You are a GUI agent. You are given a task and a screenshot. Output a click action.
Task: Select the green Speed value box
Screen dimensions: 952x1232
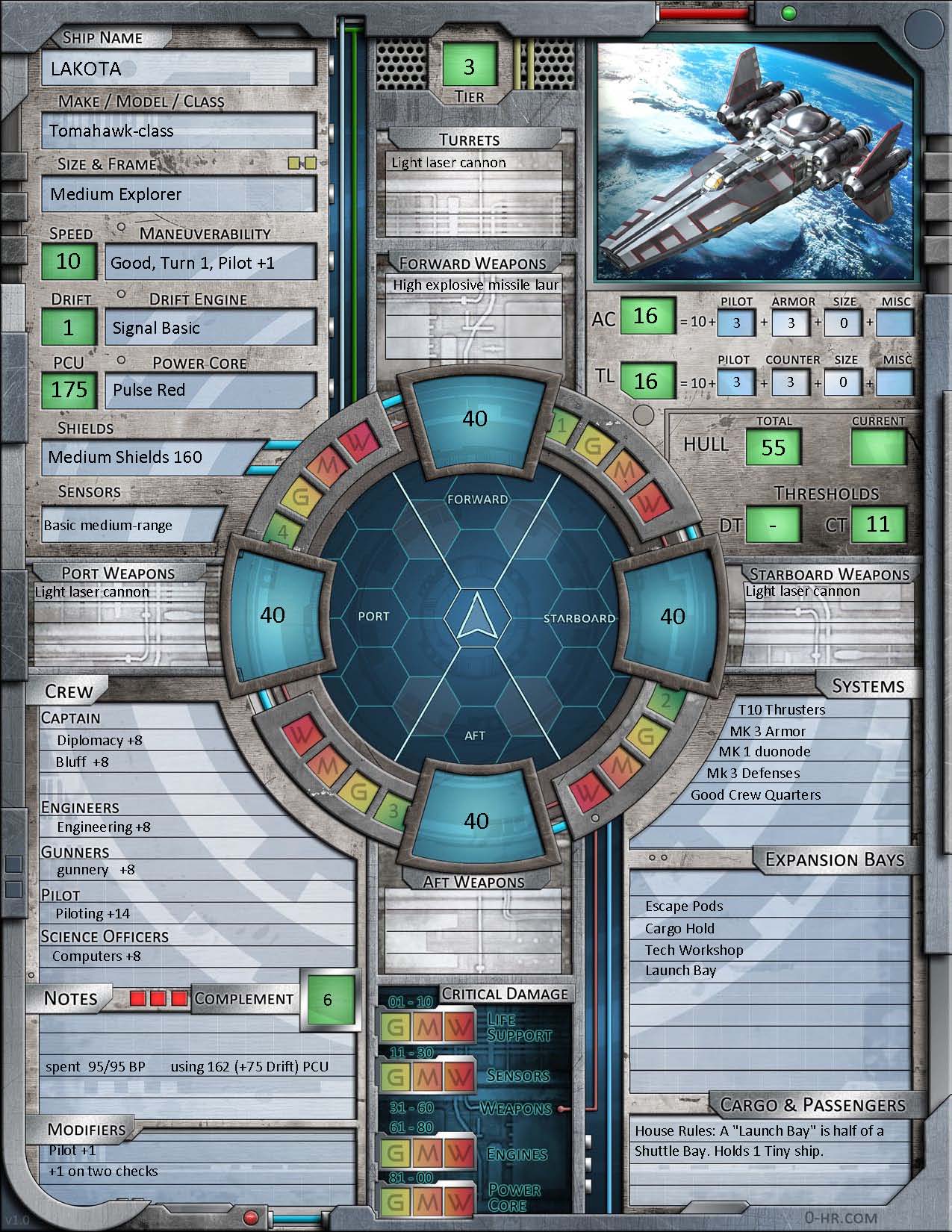click(x=69, y=261)
